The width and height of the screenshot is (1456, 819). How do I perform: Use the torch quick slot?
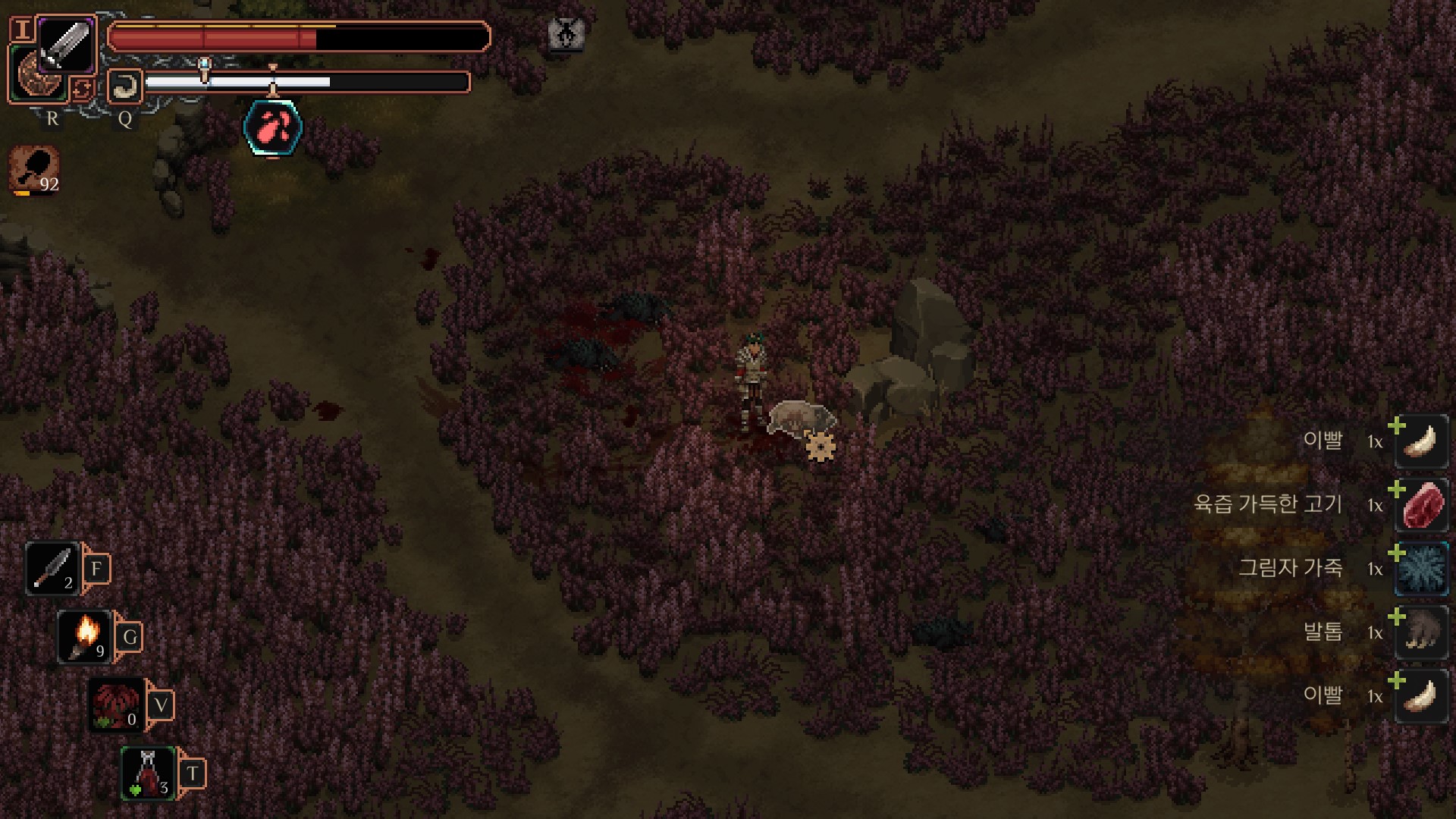coord(85,635)
